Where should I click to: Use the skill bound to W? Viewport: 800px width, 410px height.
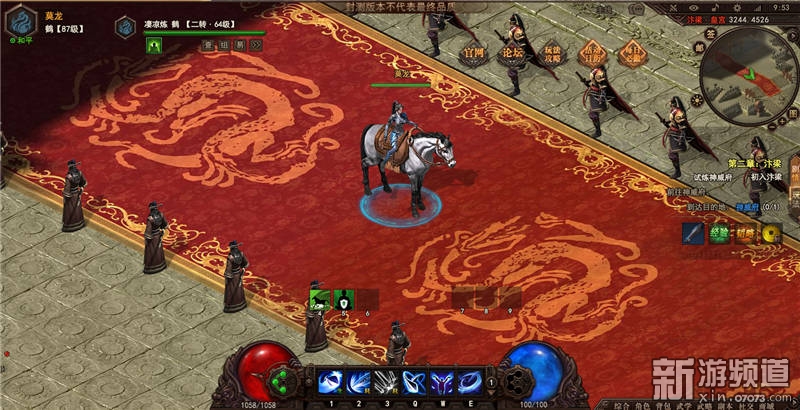pyautogui.click(x=440, y=382)
